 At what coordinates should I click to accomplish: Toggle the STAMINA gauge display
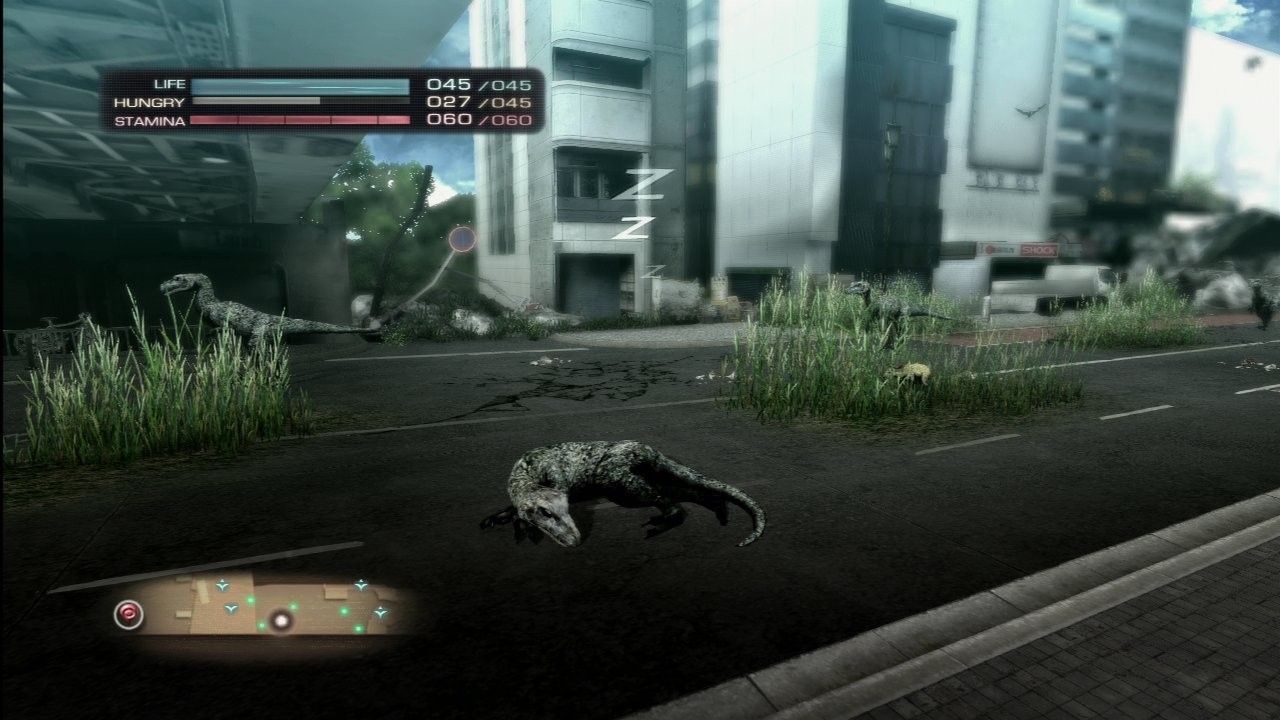tap(300, 121)
